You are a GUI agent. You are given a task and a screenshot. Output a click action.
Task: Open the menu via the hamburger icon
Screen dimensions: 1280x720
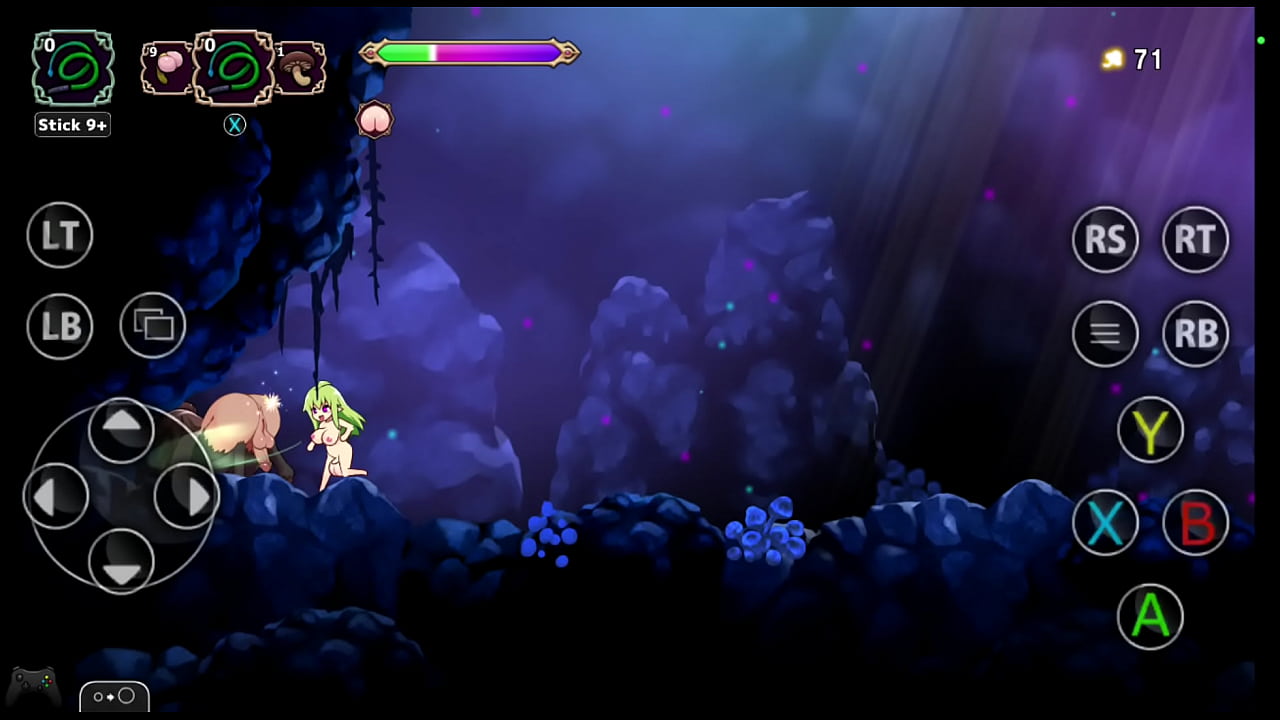[1105, 334]
